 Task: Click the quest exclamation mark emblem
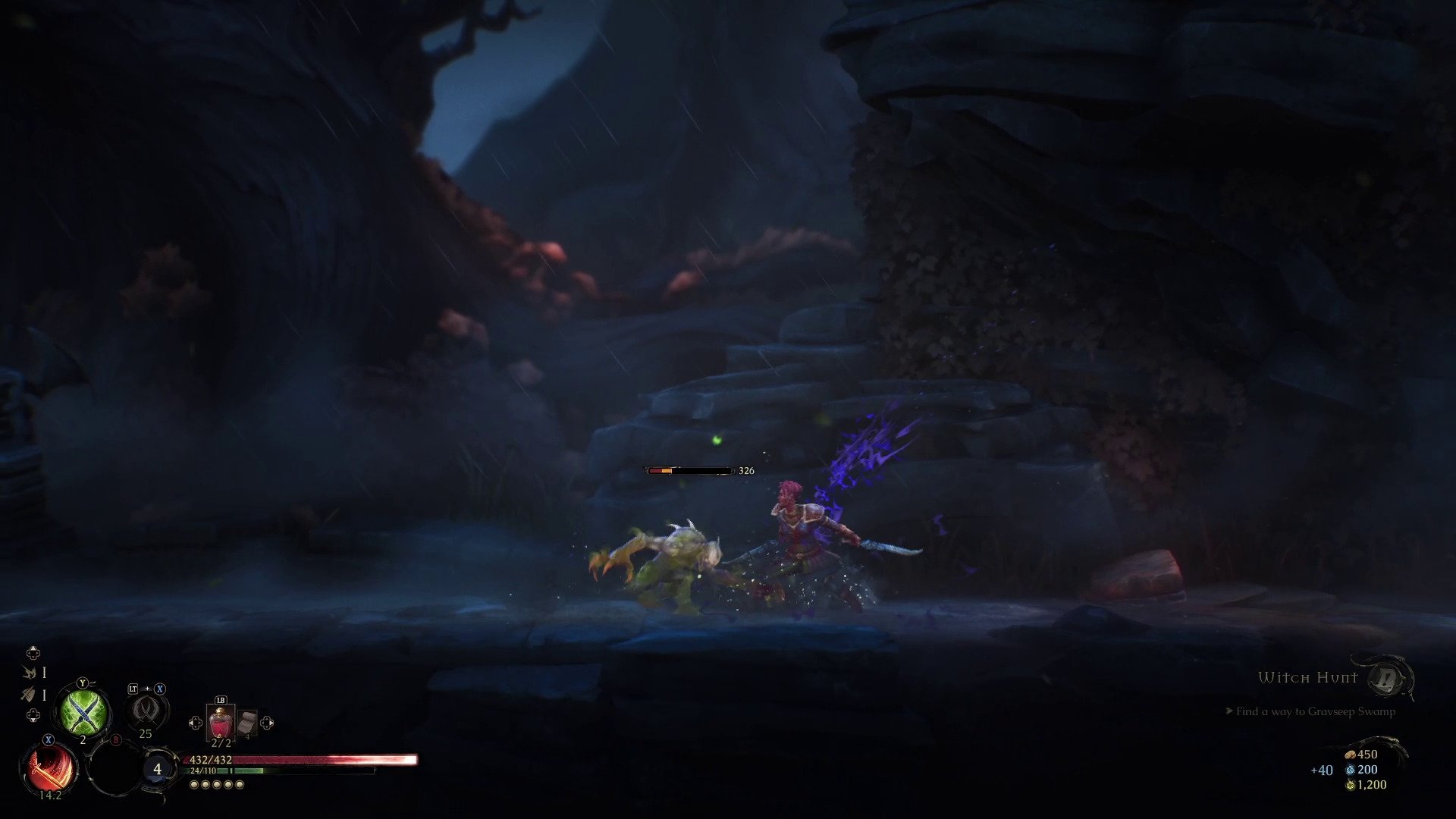click(1387, 679)
